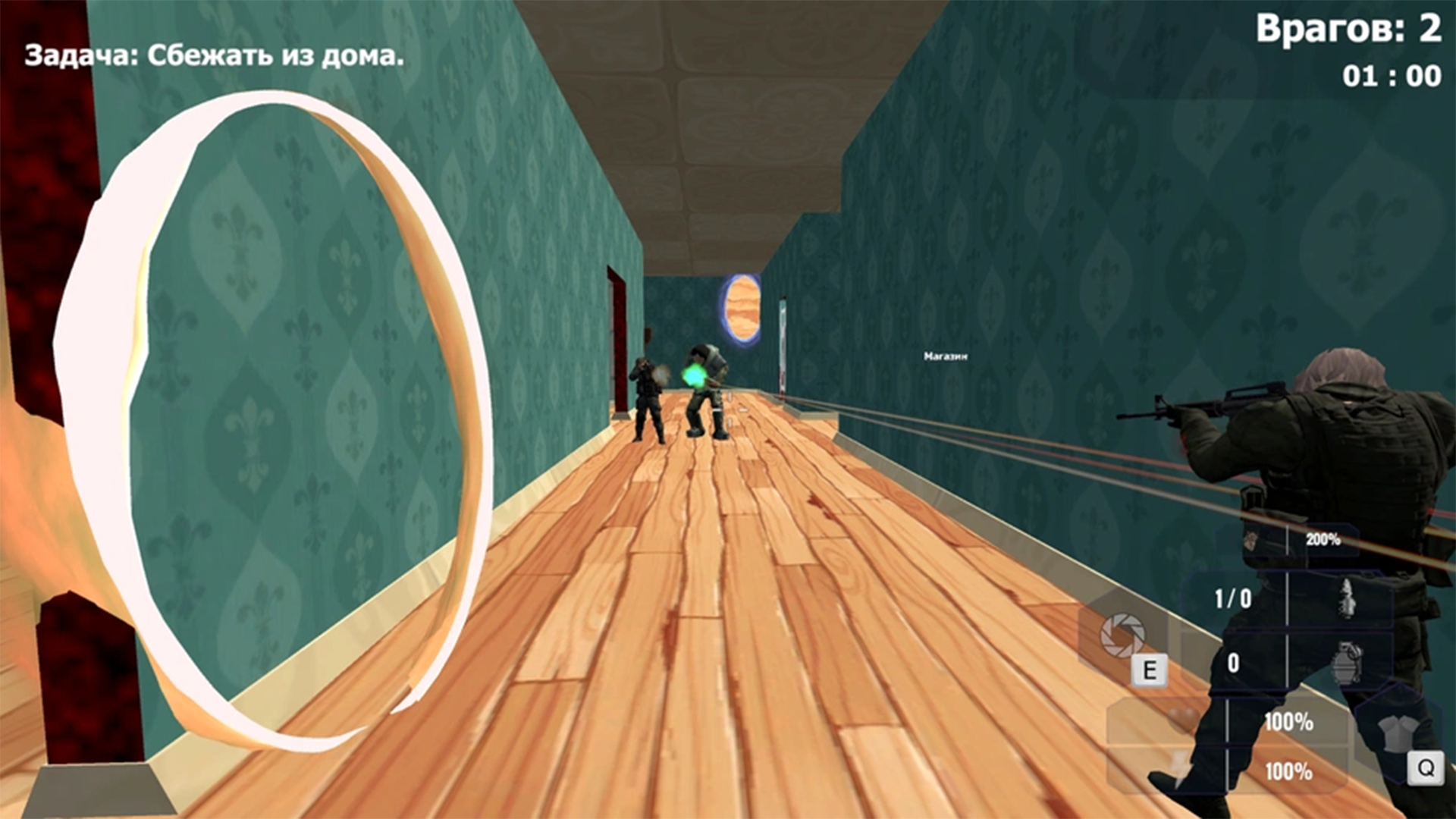Open the Магазин shop label
Image resolution: width=1456 pixels, height=819 pixels.
point(945,355)
